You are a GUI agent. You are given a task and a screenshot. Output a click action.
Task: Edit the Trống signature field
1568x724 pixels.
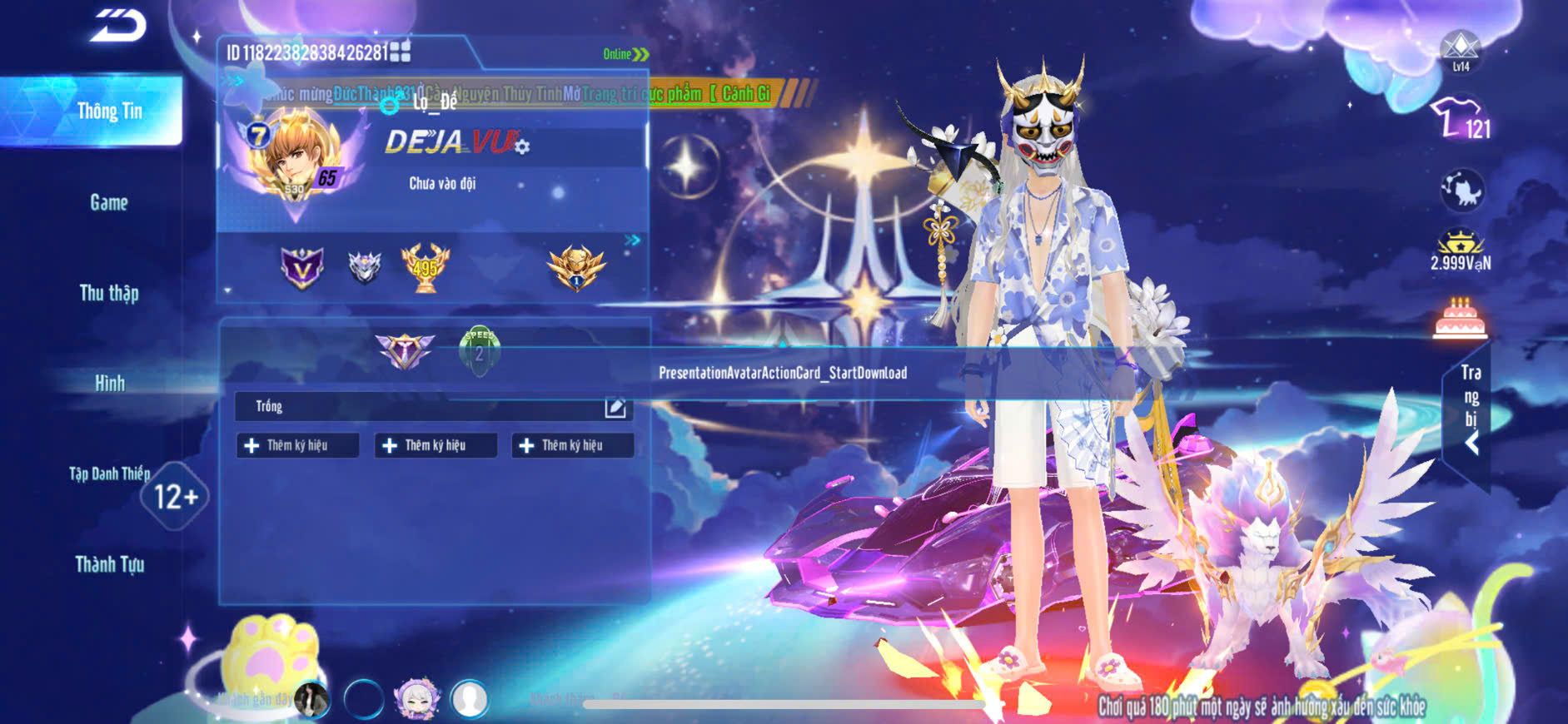point(615,407)
